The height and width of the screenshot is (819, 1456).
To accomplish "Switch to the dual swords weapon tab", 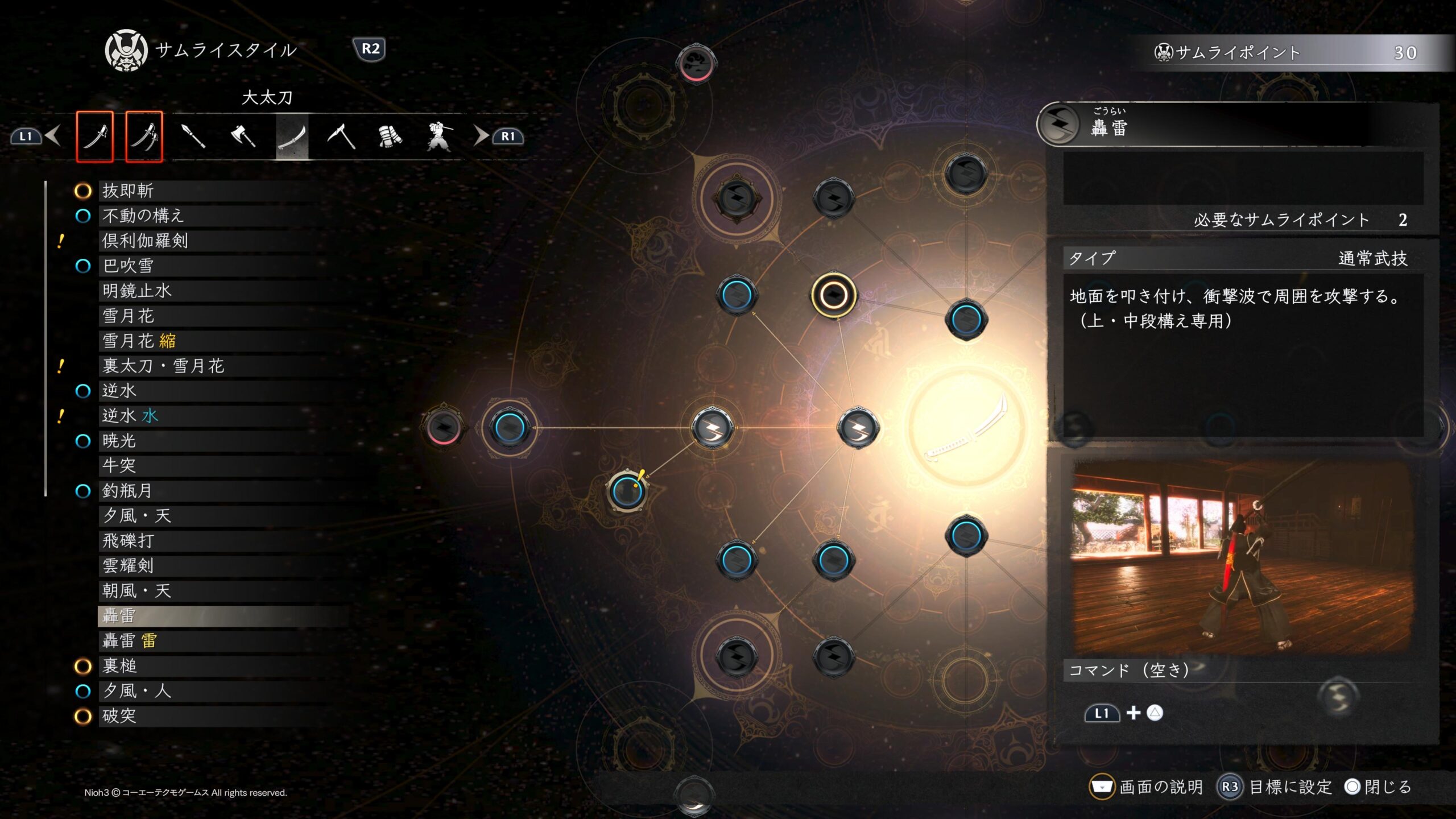I will click(144, 136).
